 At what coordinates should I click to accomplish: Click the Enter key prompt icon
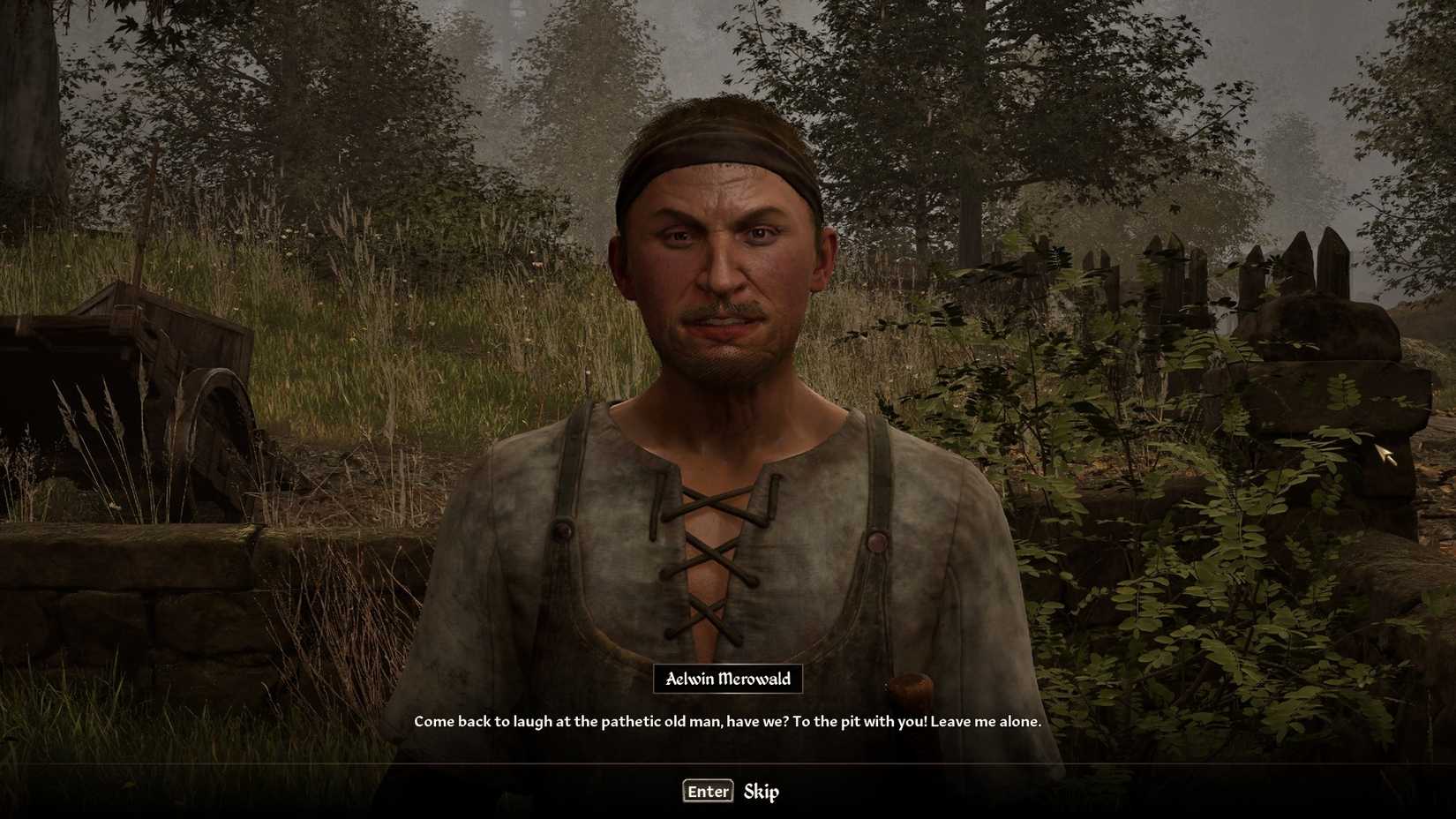pyautogui.click(x=707, y=791)
